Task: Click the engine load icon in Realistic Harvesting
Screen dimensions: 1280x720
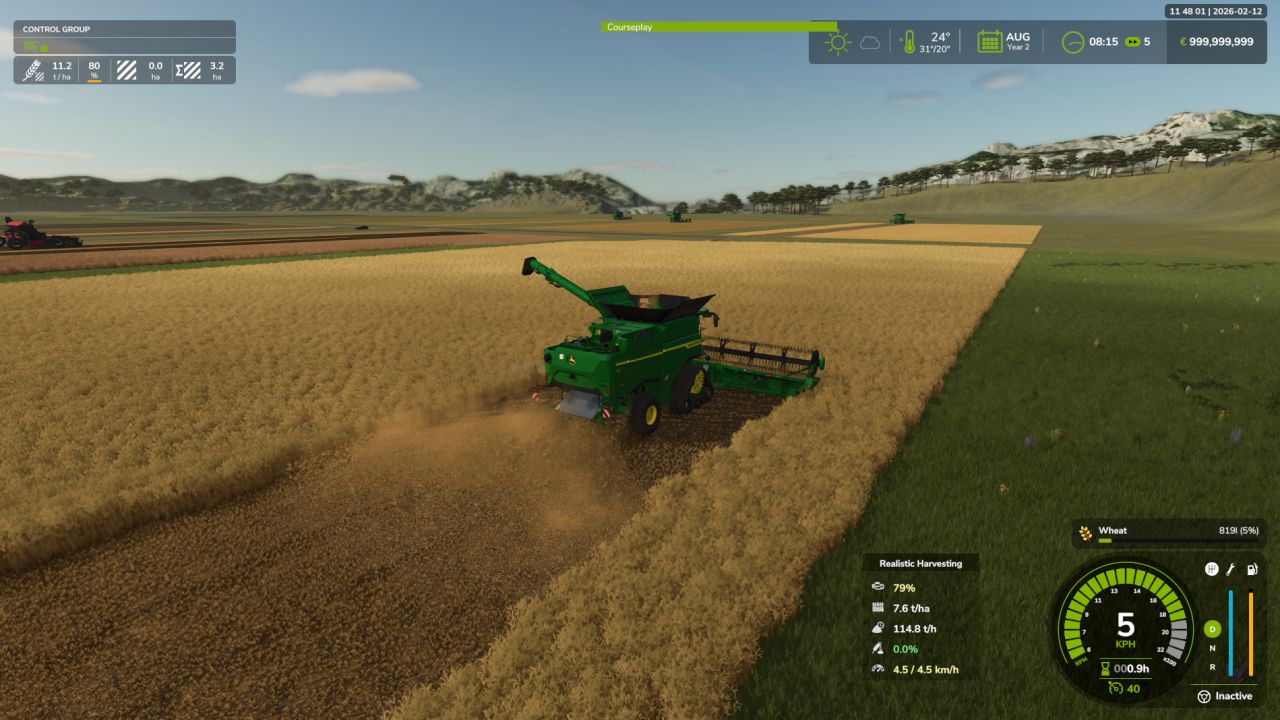Action: [880, 588]
